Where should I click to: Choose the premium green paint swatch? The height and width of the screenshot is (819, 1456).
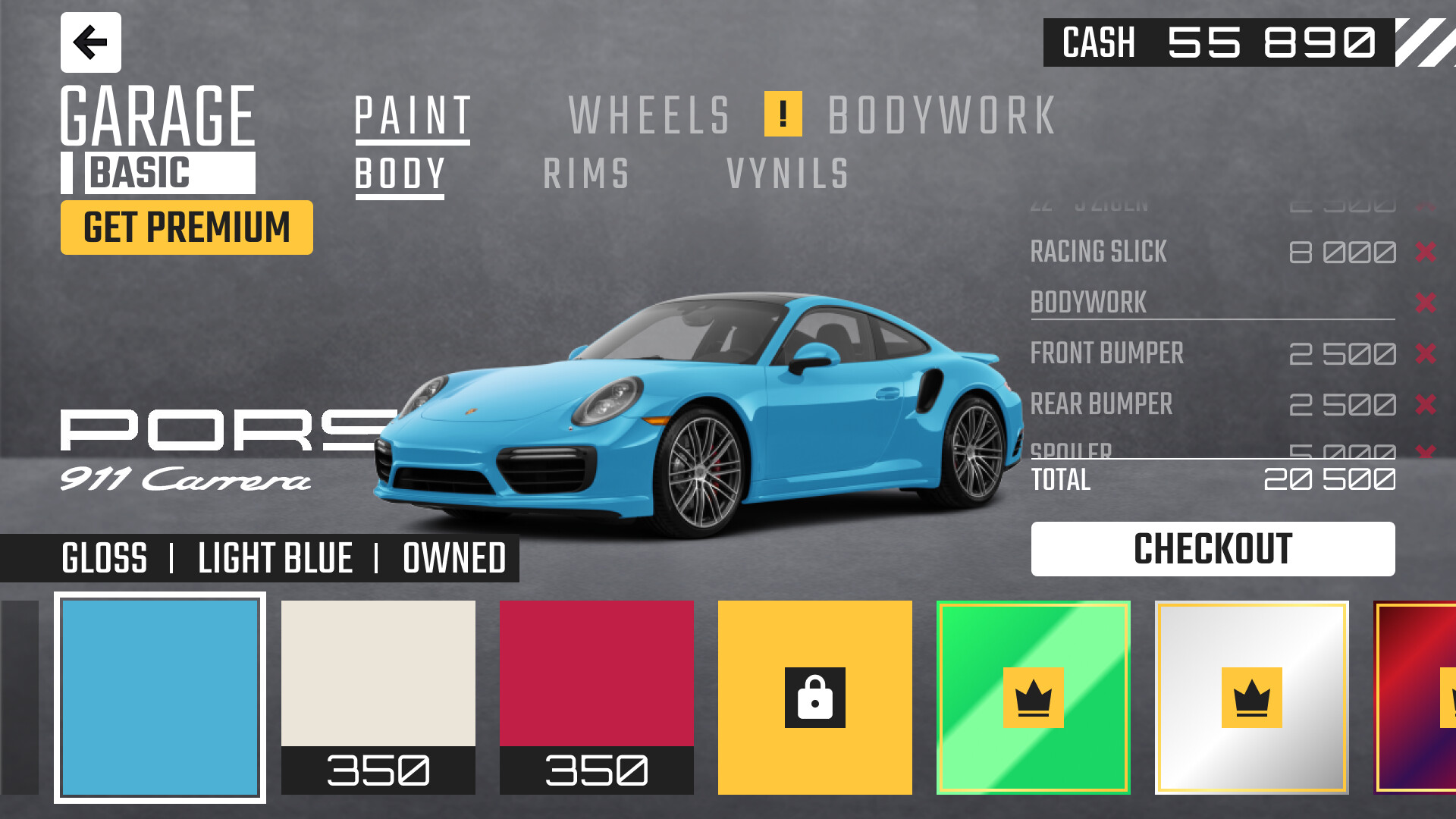point(1034,698)
